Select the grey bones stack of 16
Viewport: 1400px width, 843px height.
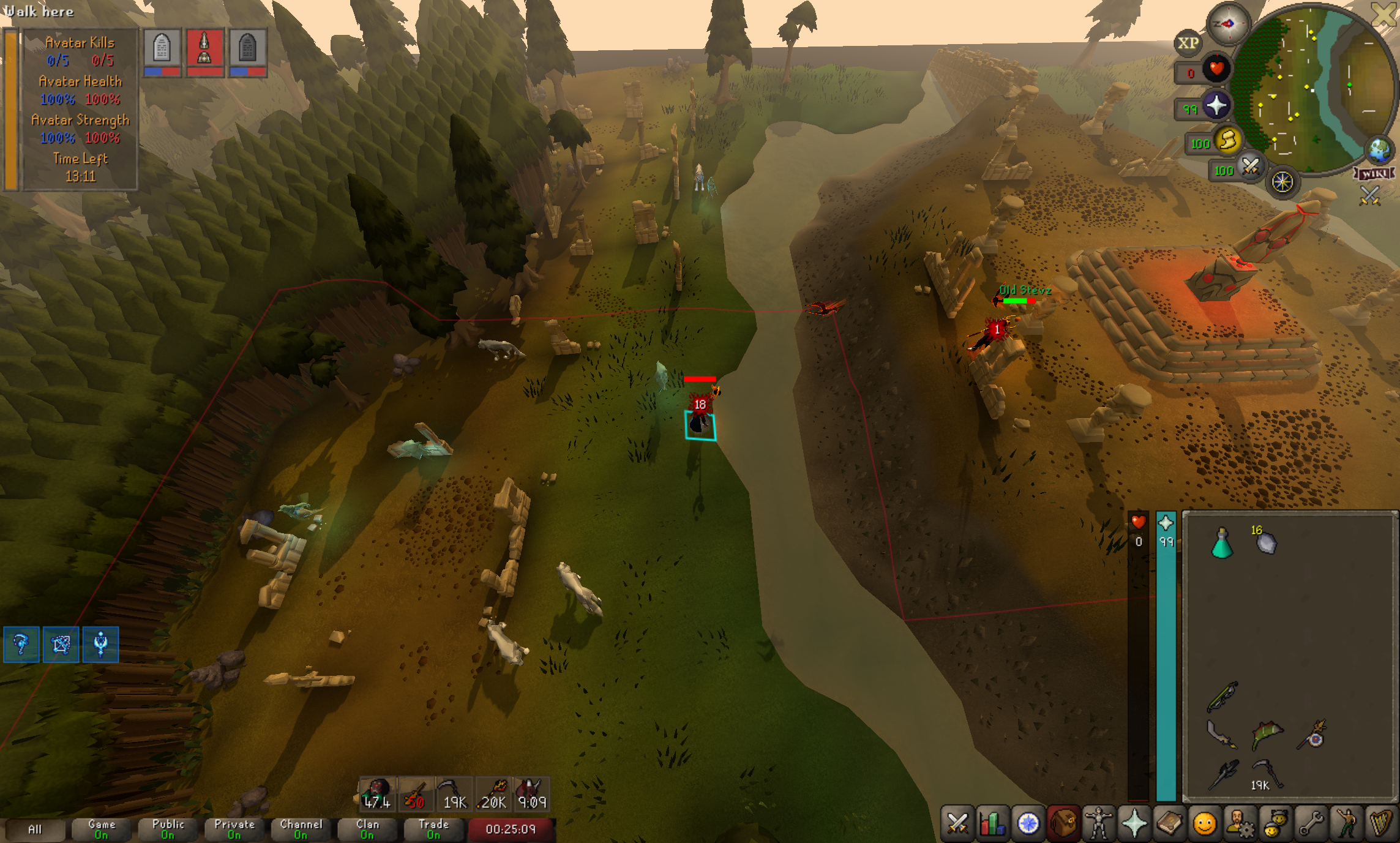click(1265, 542)
